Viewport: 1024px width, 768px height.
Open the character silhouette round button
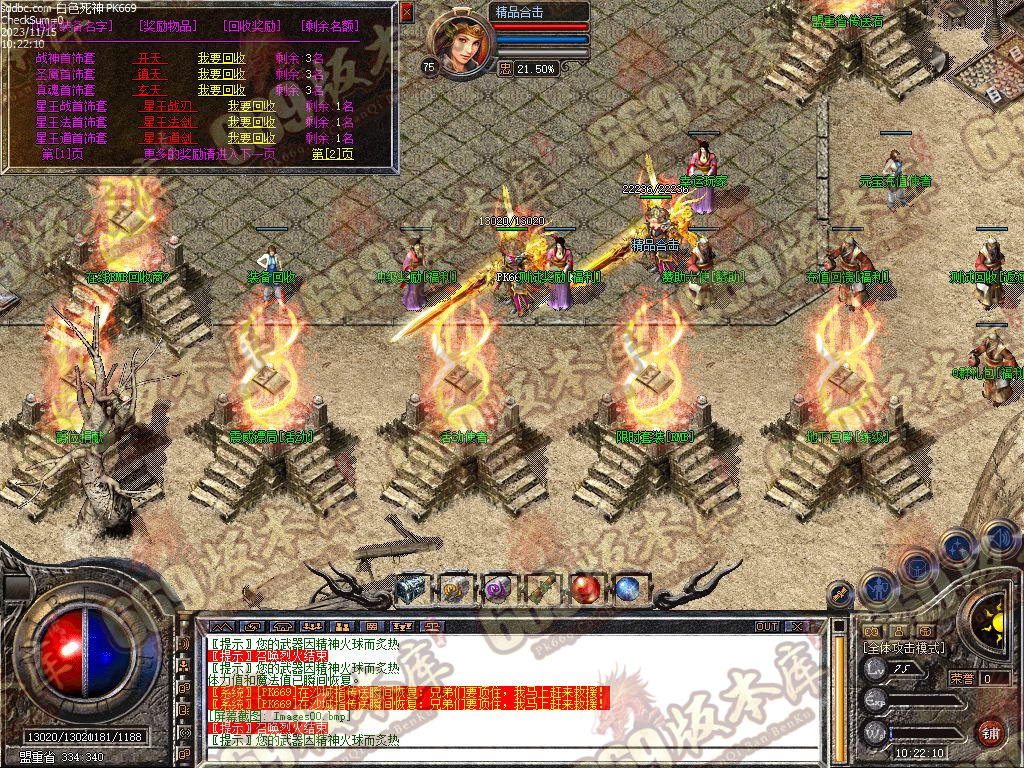[x=877, y=588]
